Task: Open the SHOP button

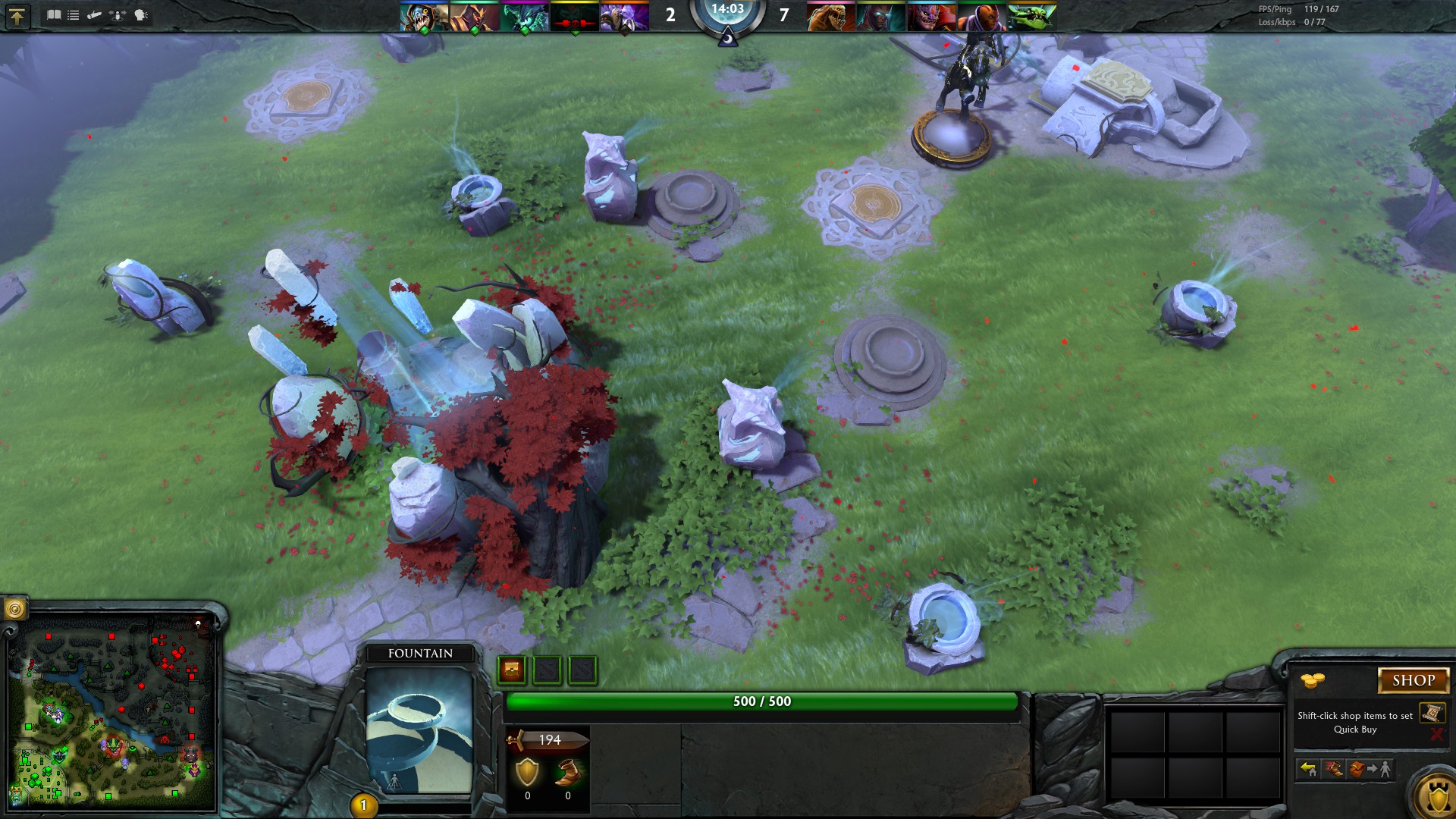Action: click(1413, 680)
